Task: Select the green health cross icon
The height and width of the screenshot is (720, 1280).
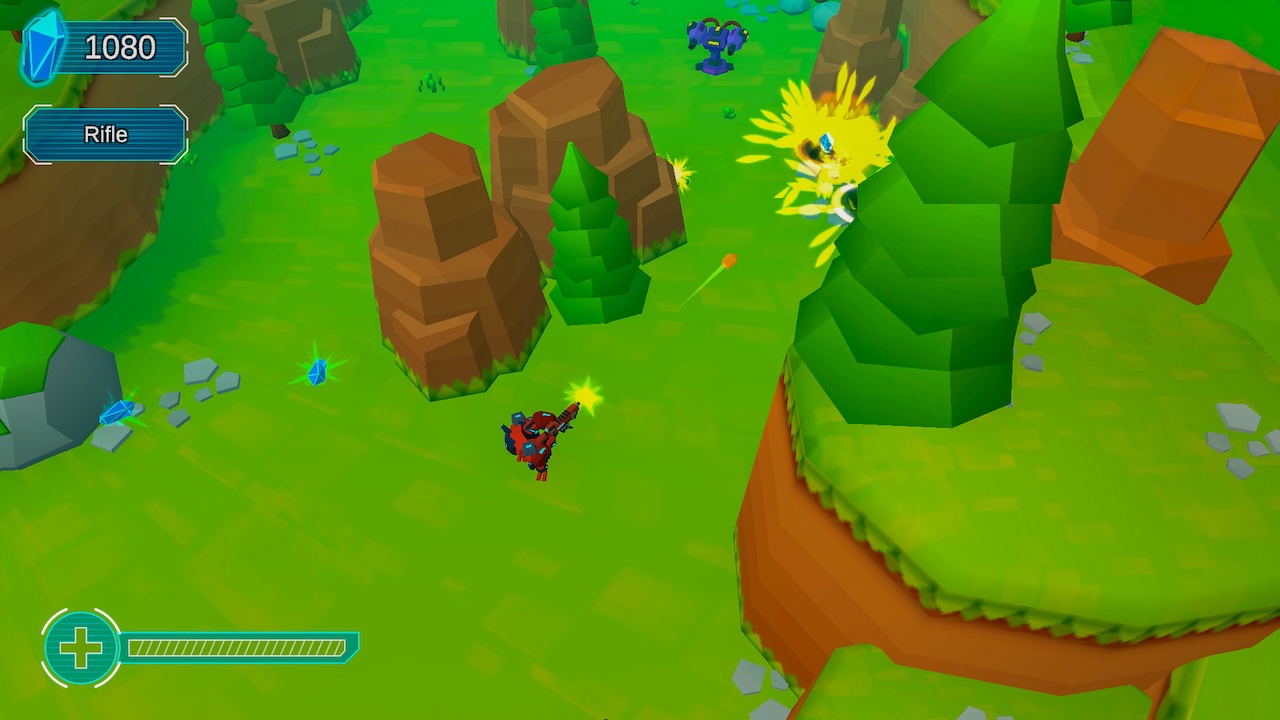Action: pyautogui.click(x=82, y=647)
